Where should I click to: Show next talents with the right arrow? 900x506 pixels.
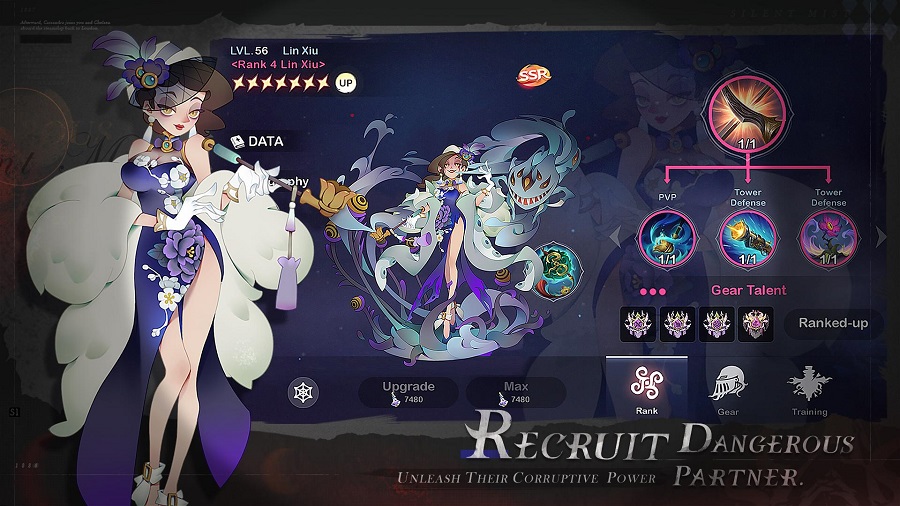coord(881,236)
